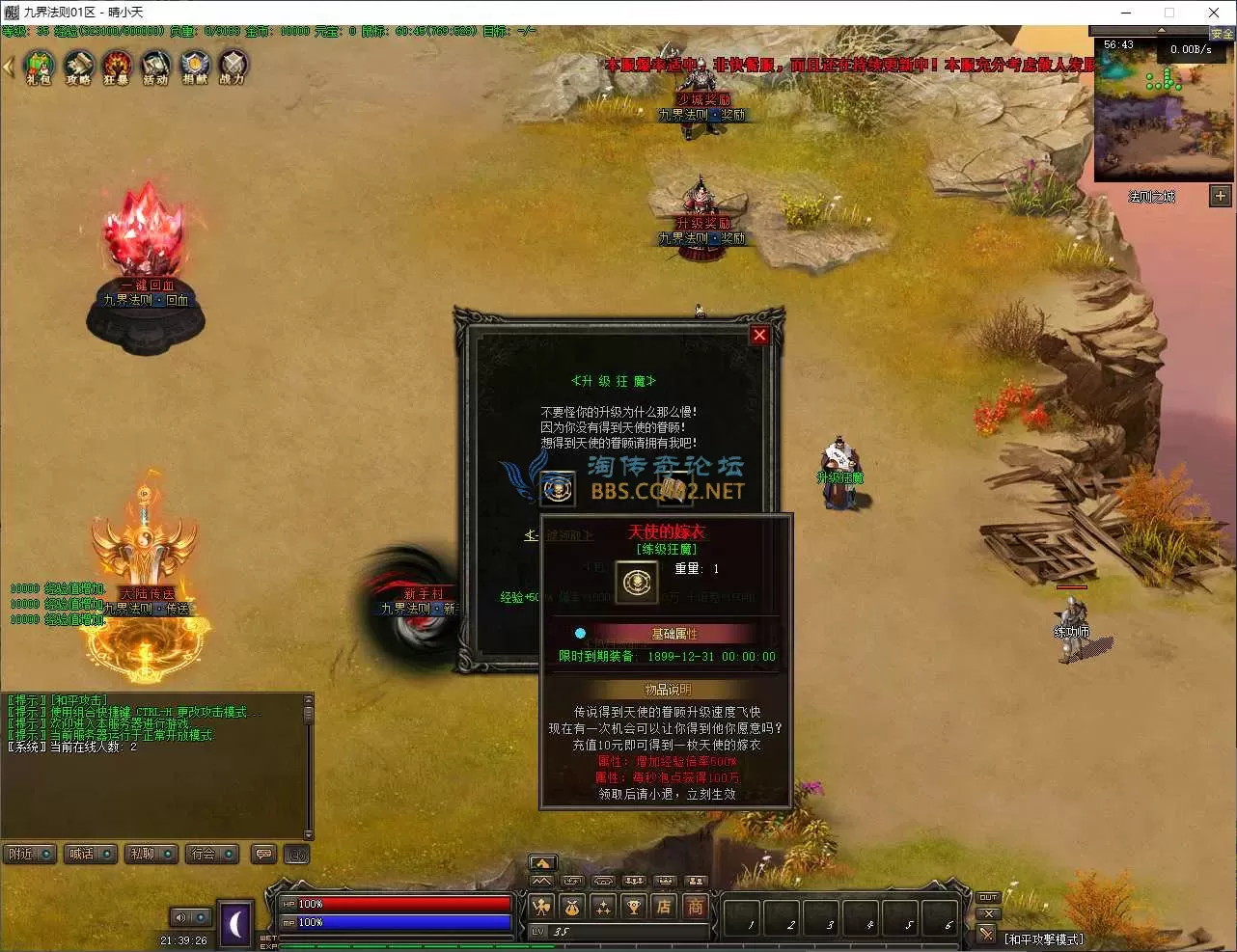Open the character panel with the warrior icon
The width and height of the screenshot is (1237, 952).
pyautogui.click(x=542, y=907)
